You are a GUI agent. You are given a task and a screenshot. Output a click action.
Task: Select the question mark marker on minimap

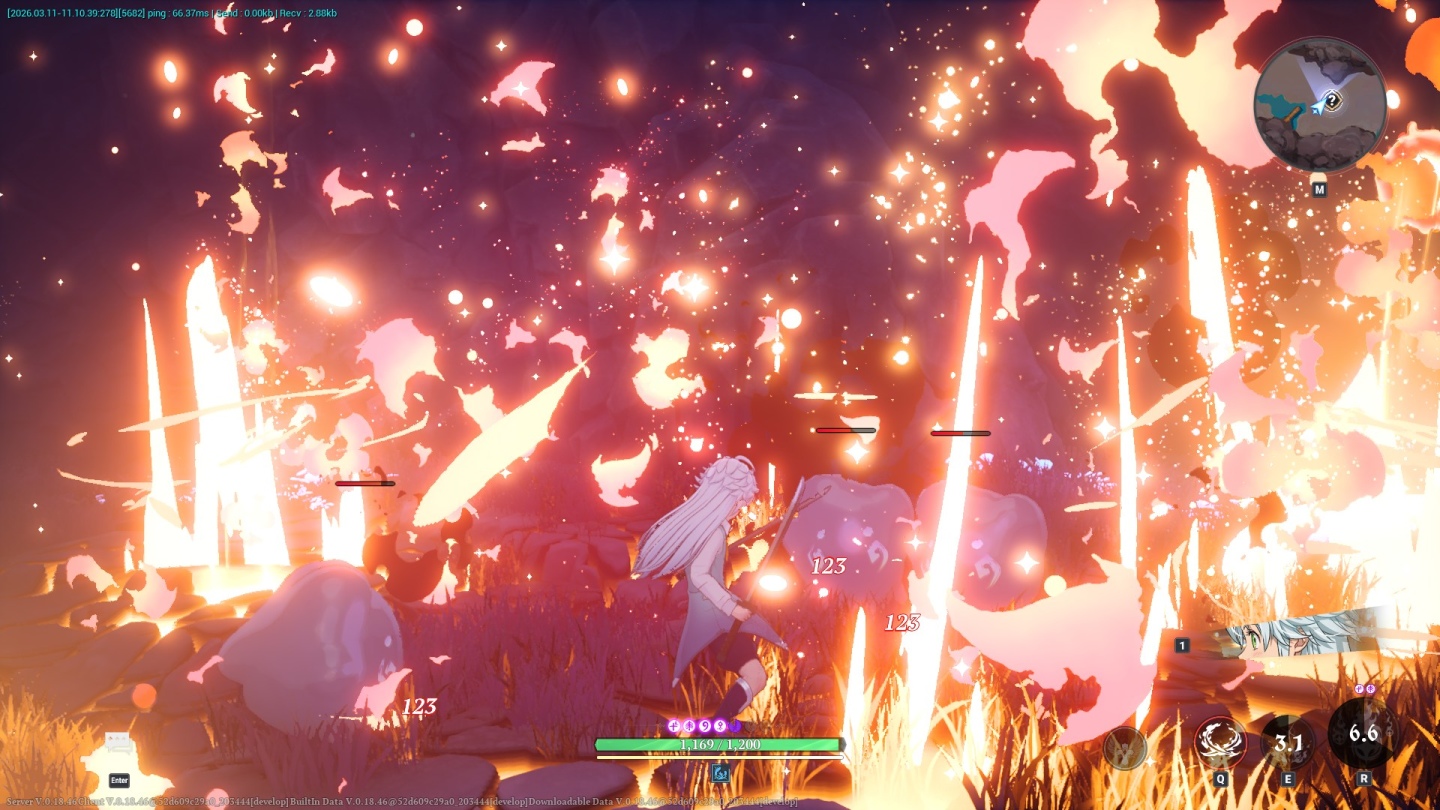tap(1332, 100)
